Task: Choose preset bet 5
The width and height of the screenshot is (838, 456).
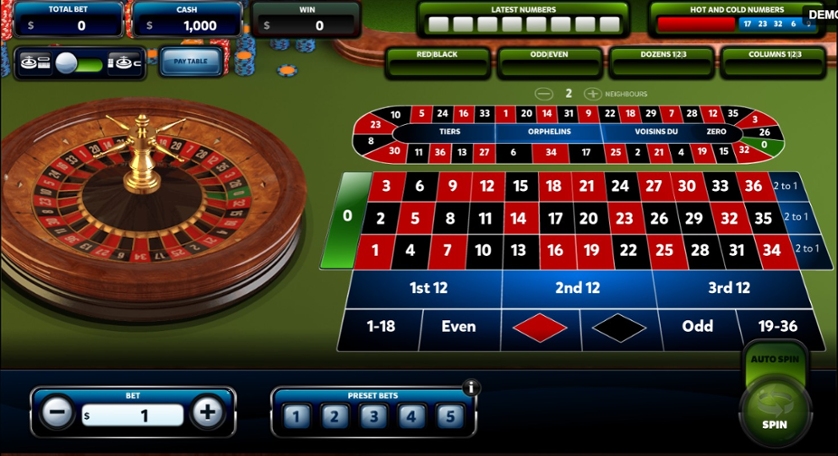Action: pyautogui.click(x=450, y=416)
